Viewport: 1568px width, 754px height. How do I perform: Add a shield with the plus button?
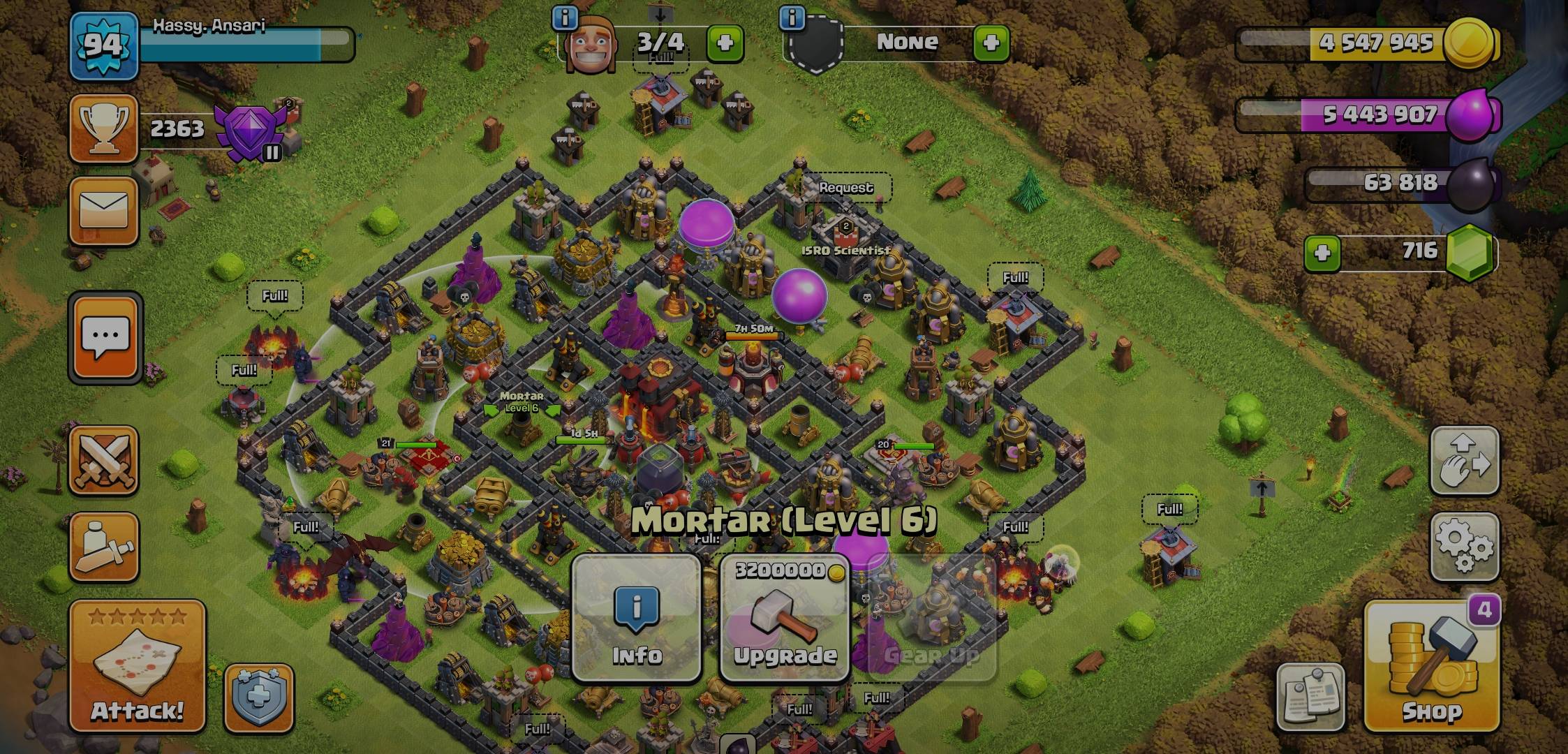[x=991, y=43]
